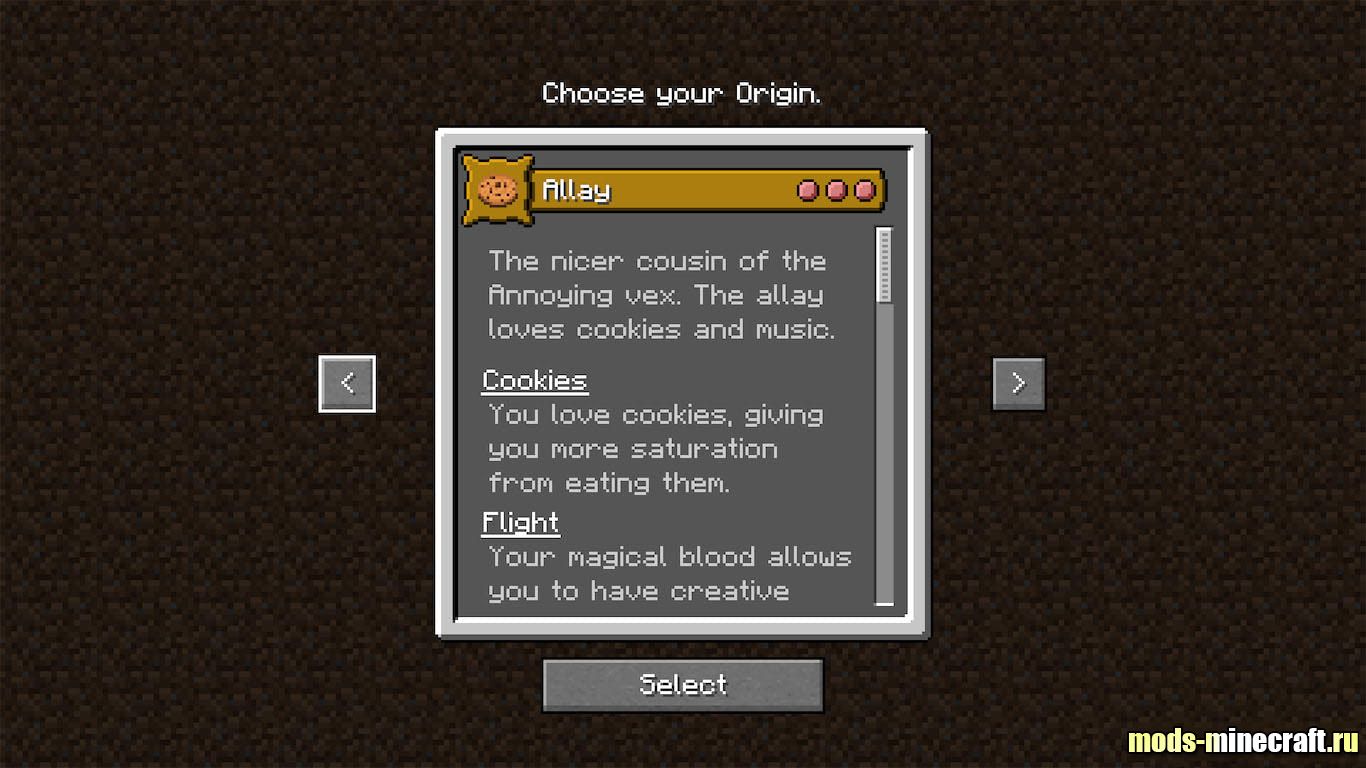Confirm origin with the Select button
Screen dimensions: 1366x768
click(683, 685)
